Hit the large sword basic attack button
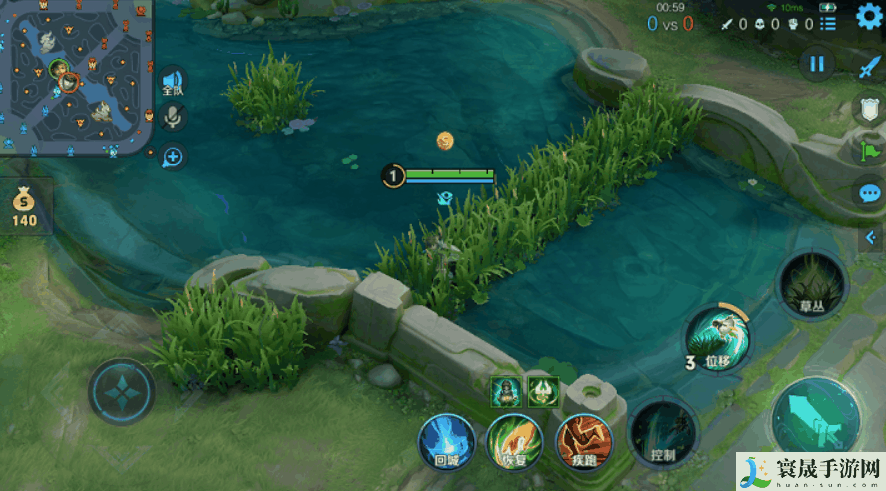Screen dimensions: 886x491 click(x=815, y=421)
